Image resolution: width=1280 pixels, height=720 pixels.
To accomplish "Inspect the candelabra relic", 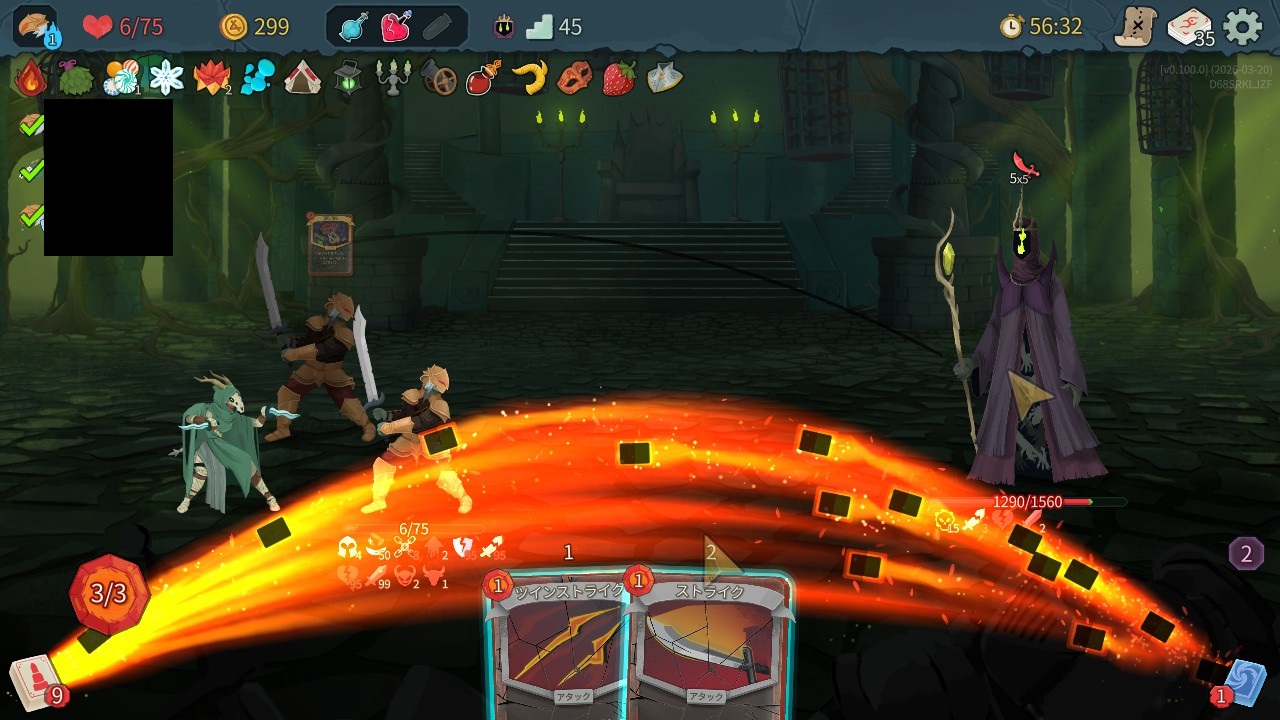I will tap(393, 77).
